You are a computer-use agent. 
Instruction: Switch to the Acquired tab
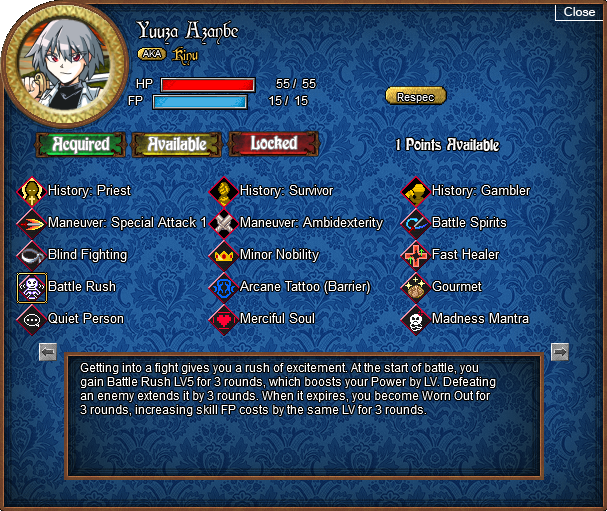click(x=81, y=144)
